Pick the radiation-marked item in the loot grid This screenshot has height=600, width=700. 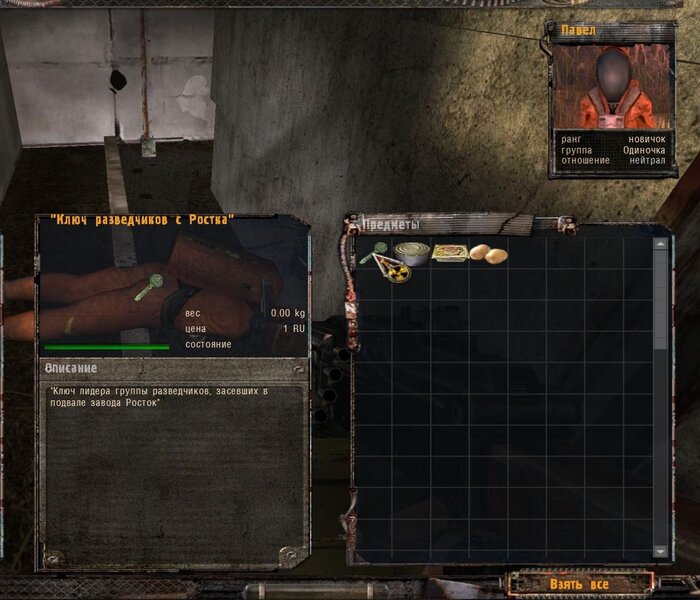click(398, 271)
